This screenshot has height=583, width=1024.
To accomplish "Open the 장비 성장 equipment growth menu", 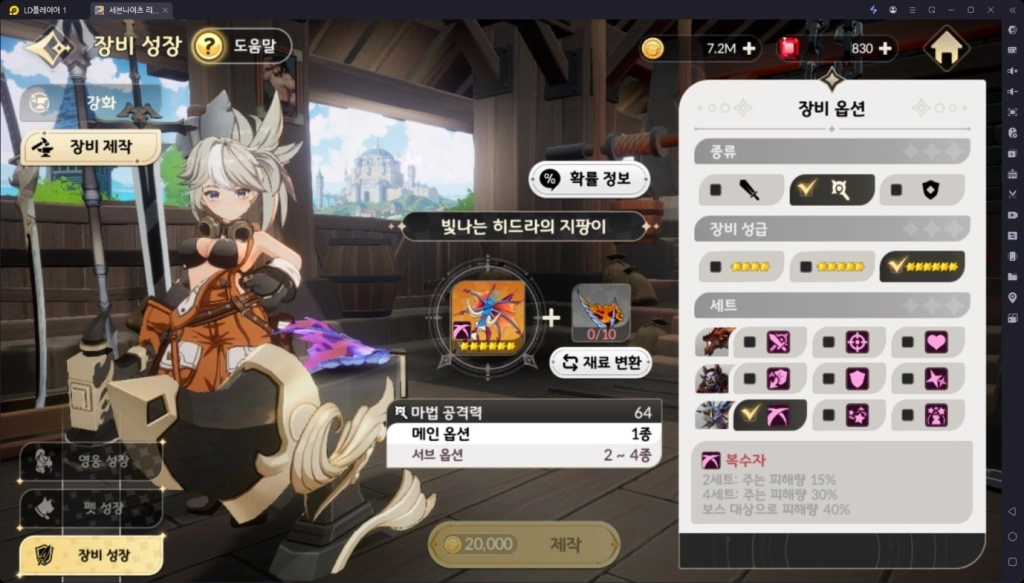I will [90, 553].
